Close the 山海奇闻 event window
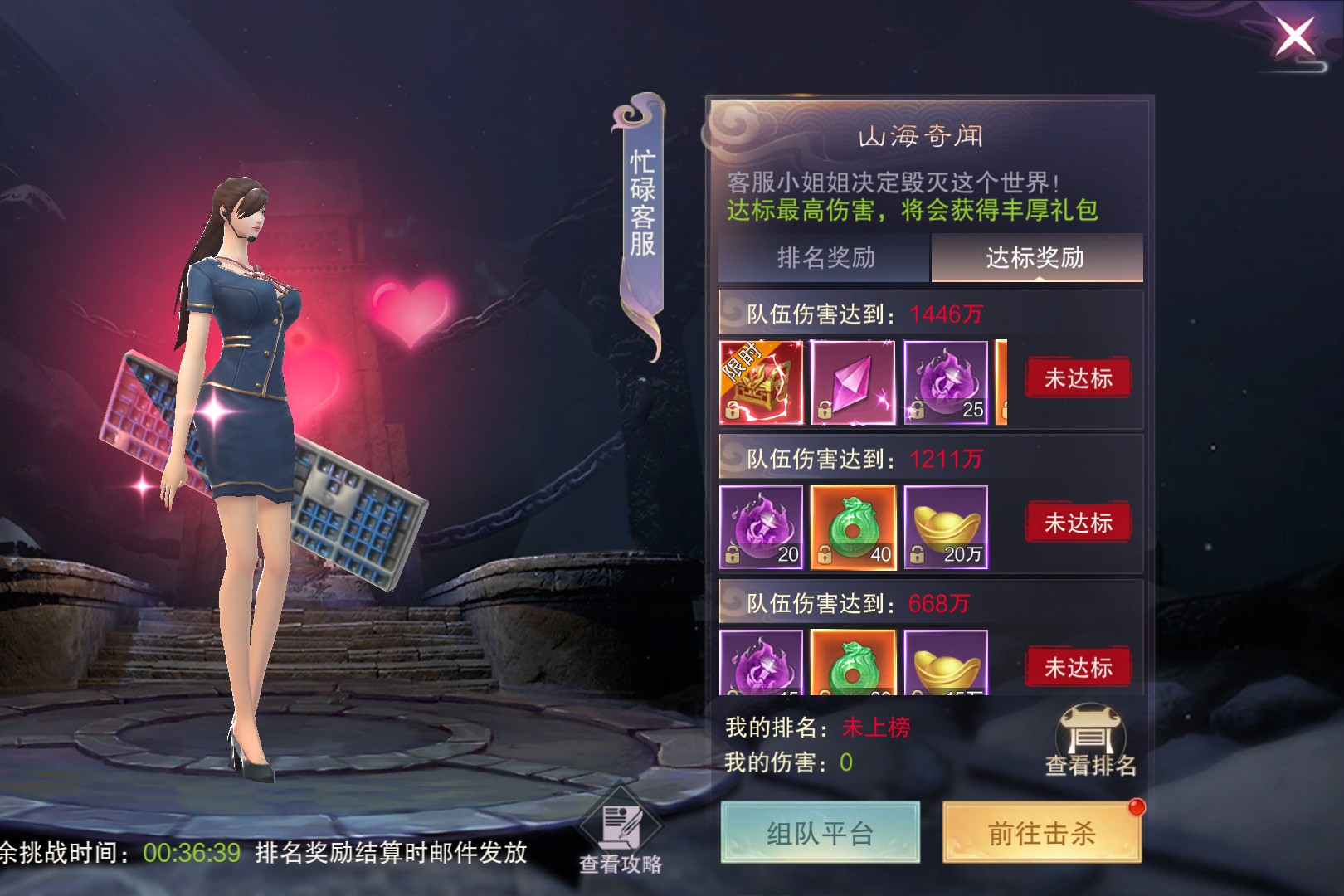 coord(1295,38)
